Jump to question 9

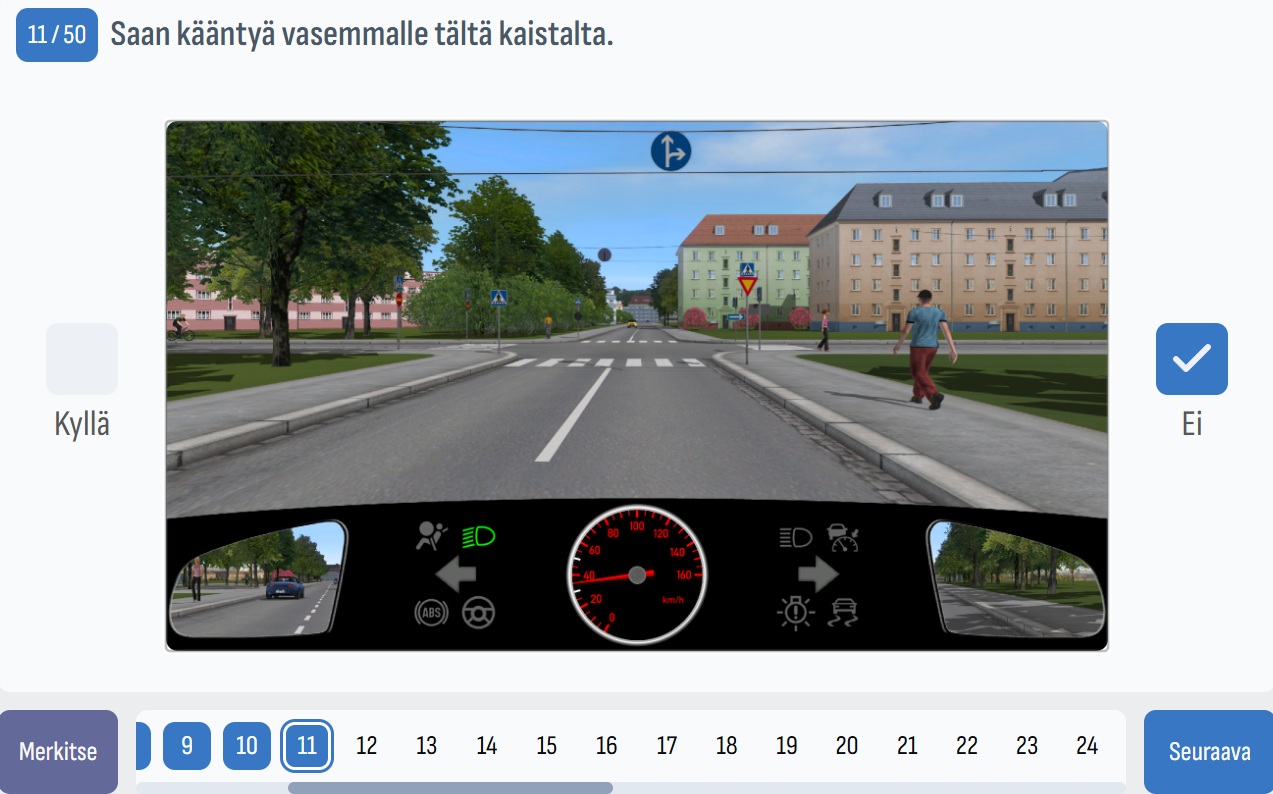click(x=187, y=746)
